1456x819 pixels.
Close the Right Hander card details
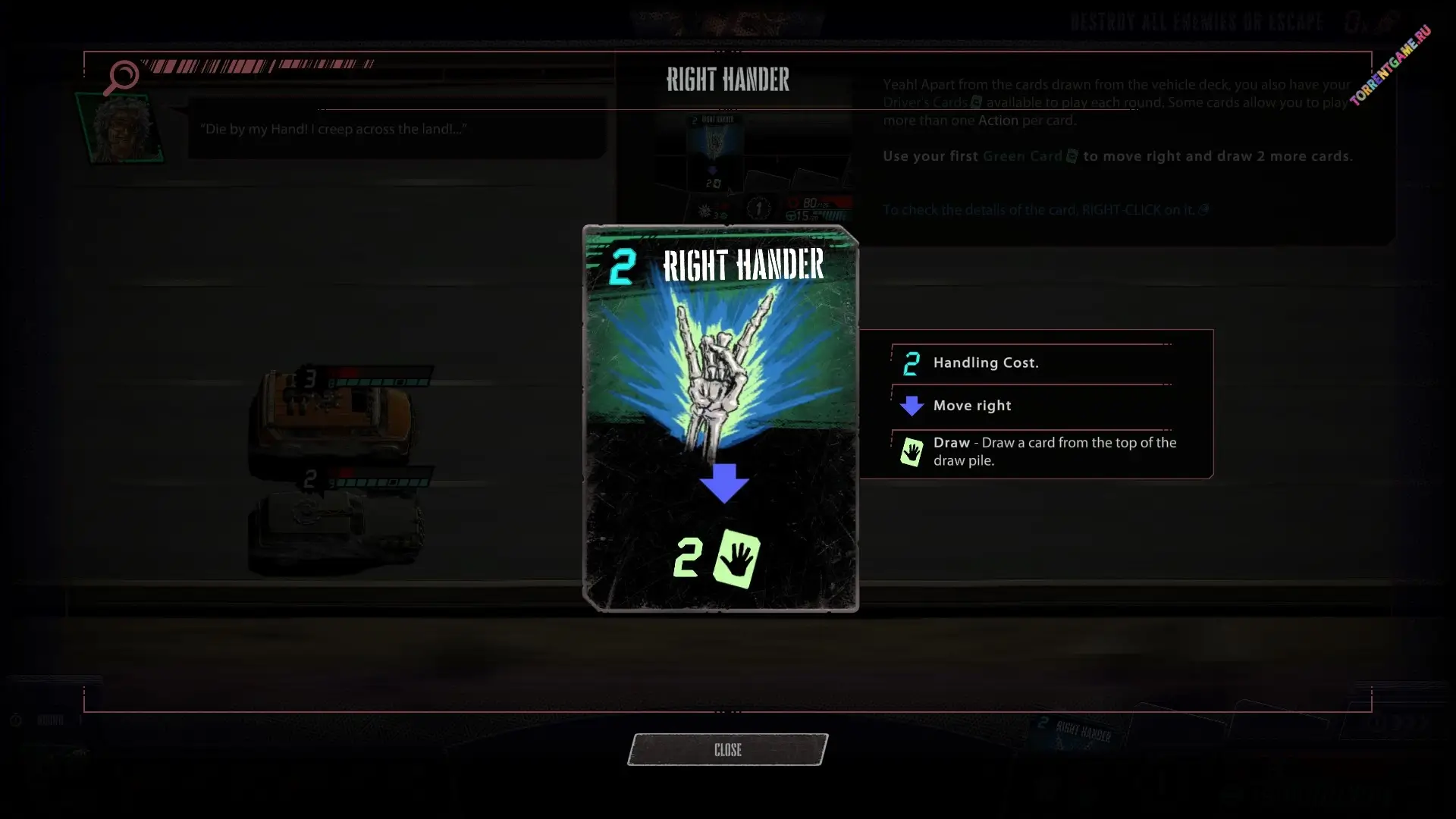(x=727, y=749)
